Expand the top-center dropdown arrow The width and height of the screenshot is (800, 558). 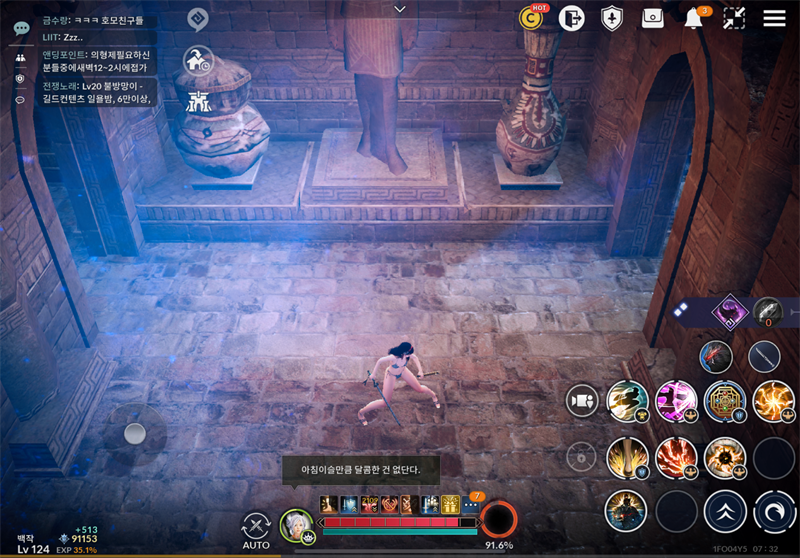[x=400, y=9]
